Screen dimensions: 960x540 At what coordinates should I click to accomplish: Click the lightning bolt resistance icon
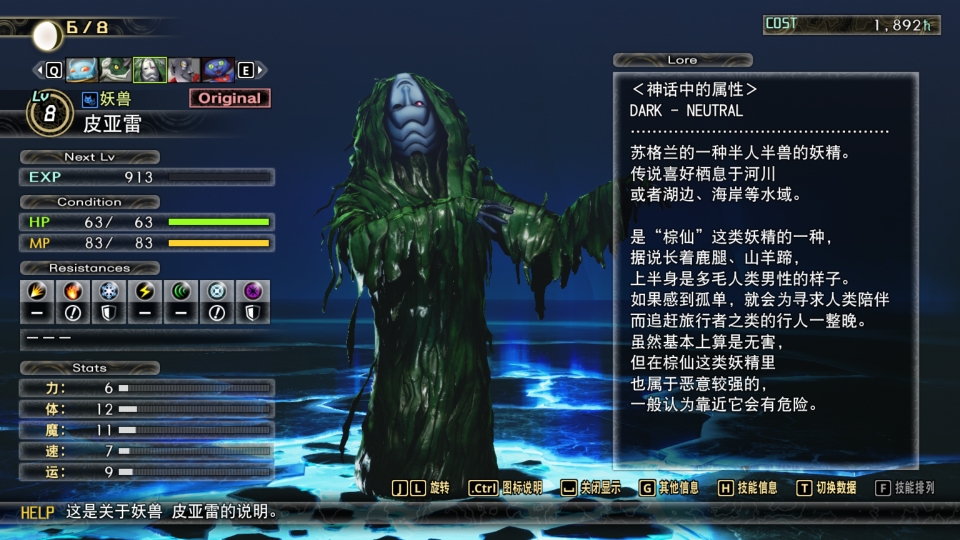pos(144,292)
